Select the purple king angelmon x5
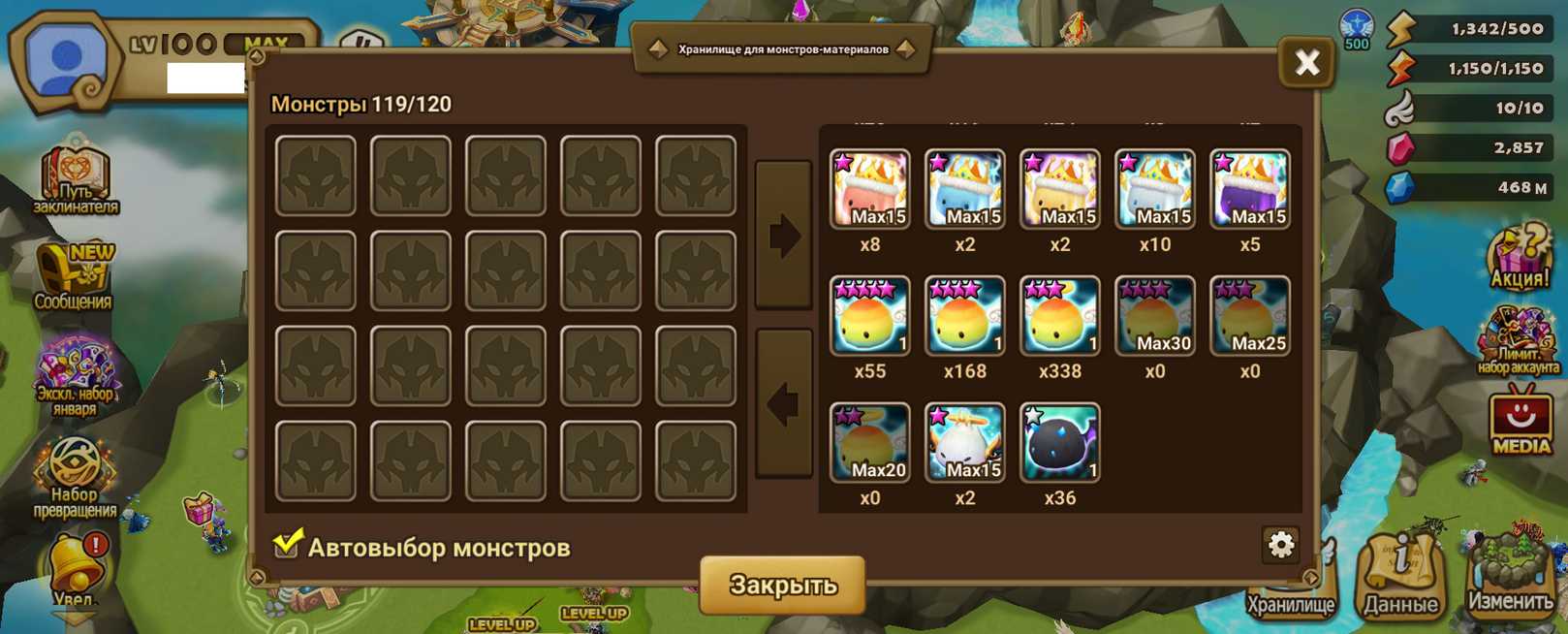 [x=1249, y=189]
